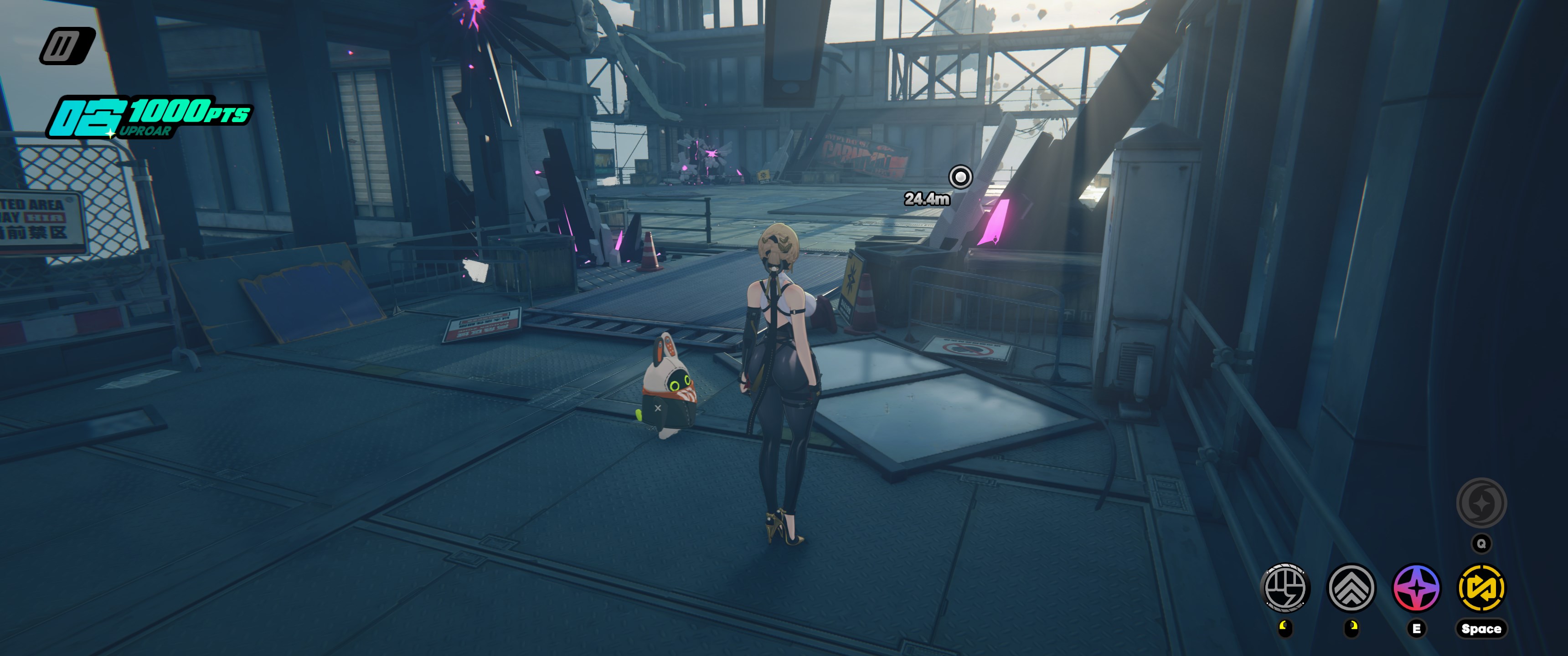Activate the double-chevron dodge icon
Image resolution: width=1568 pixels, height=656 pixels.
pos(1351,588)
